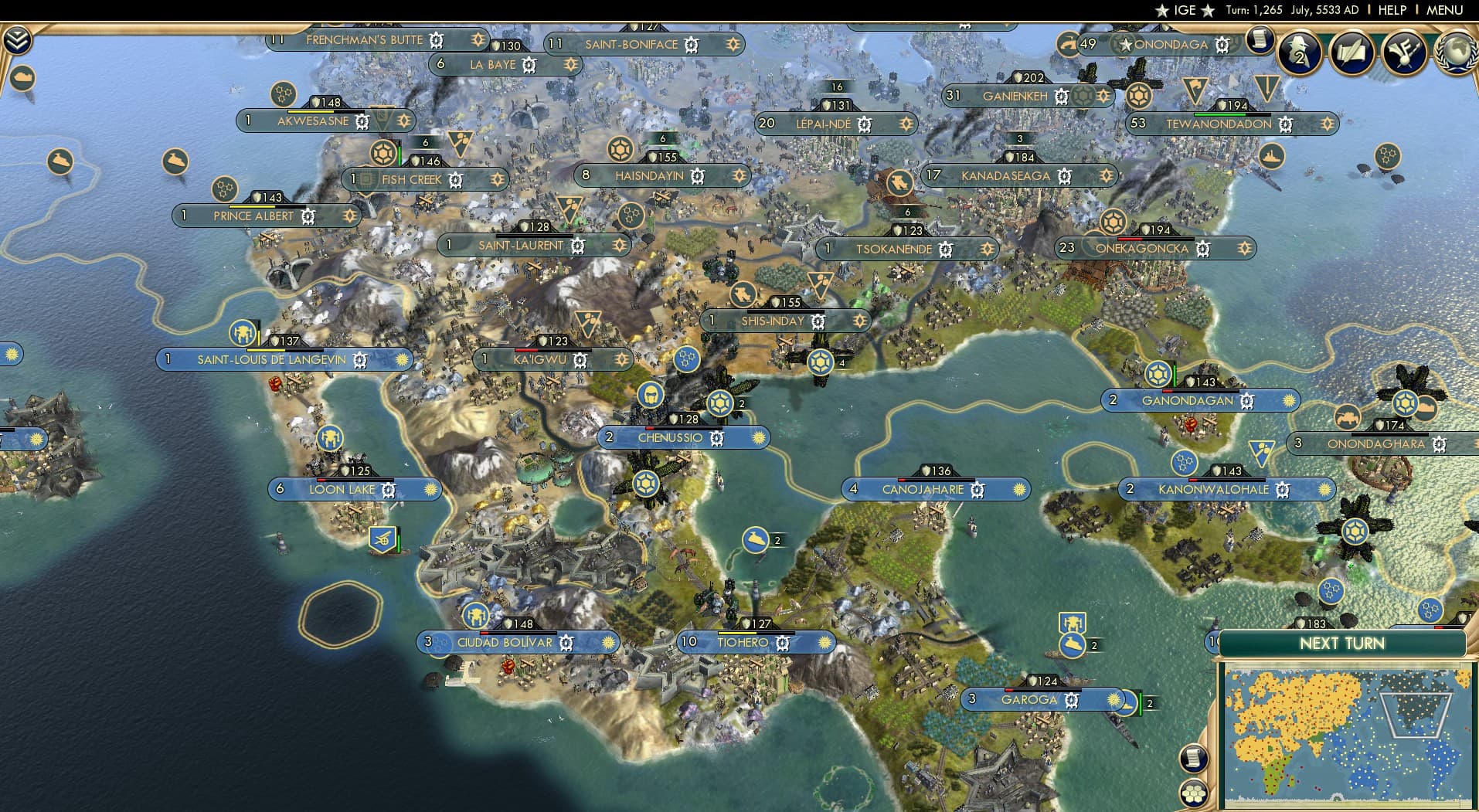This screenshot has width=1479, height=812.
Task: Toggle Strategic View with the hexagon icon
Action: (x=1194, y=792)
